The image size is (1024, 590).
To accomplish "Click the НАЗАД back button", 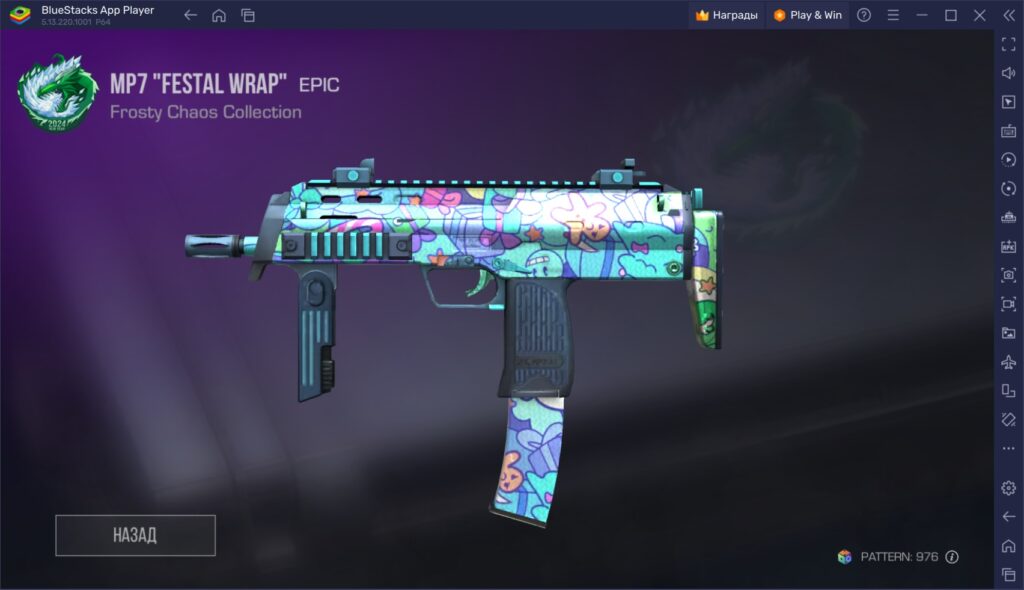I will pos(135,535).
